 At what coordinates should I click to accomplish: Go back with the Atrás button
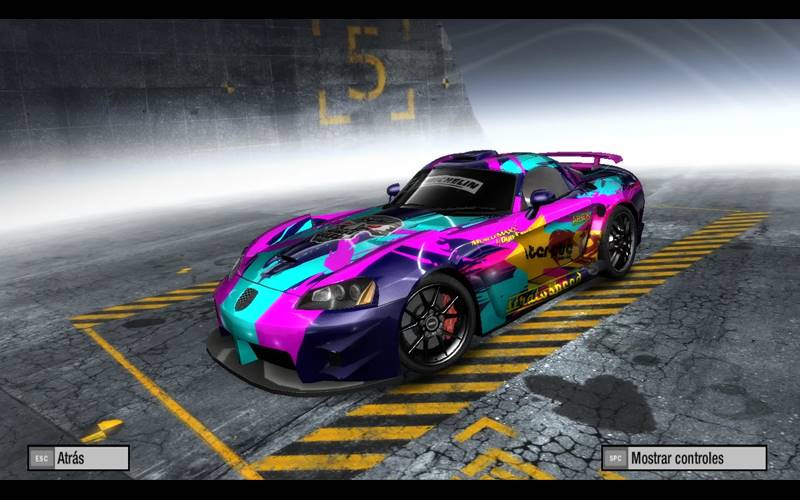(79, 458)
